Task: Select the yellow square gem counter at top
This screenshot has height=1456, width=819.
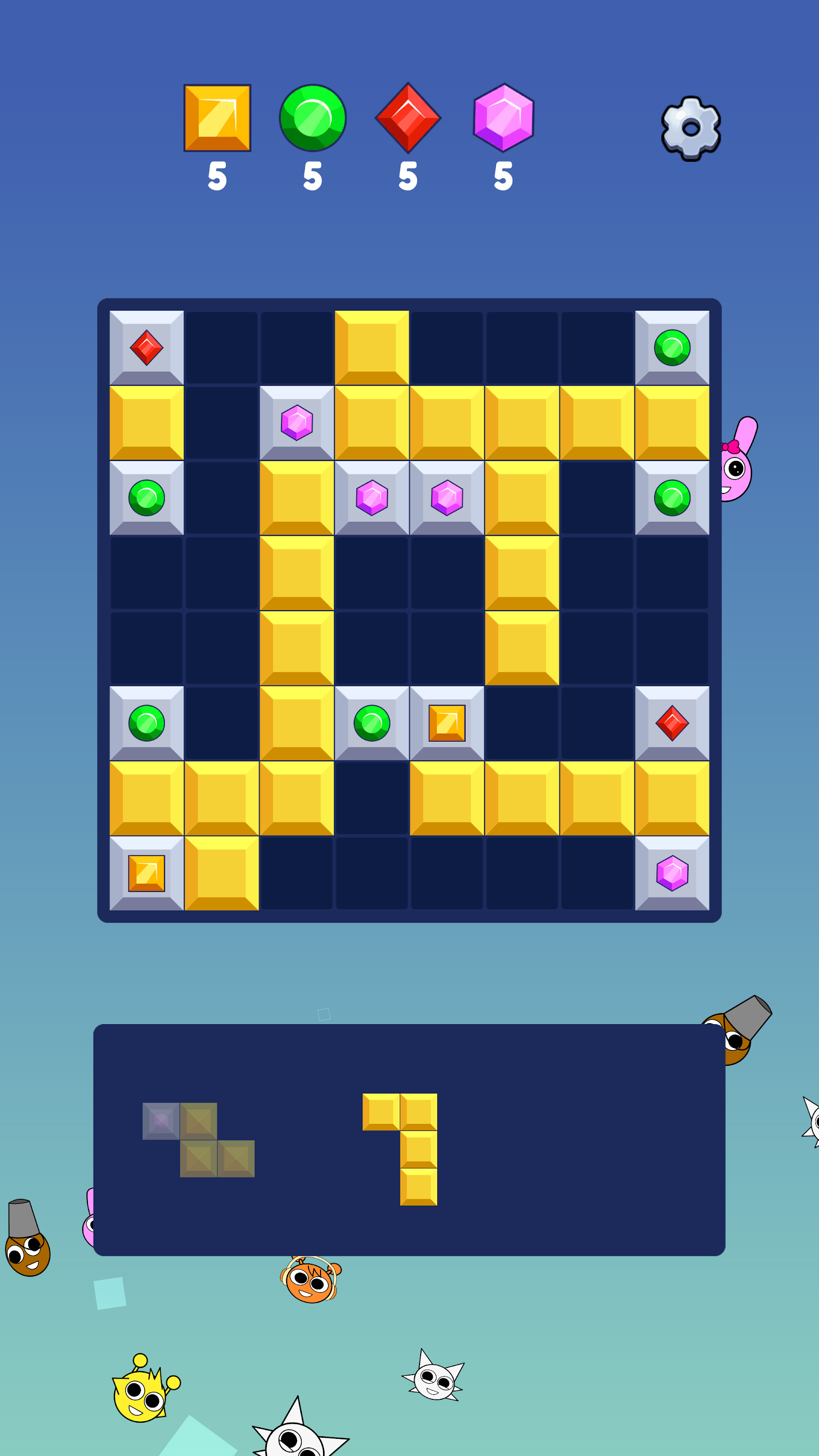Action: pos(216,119)
